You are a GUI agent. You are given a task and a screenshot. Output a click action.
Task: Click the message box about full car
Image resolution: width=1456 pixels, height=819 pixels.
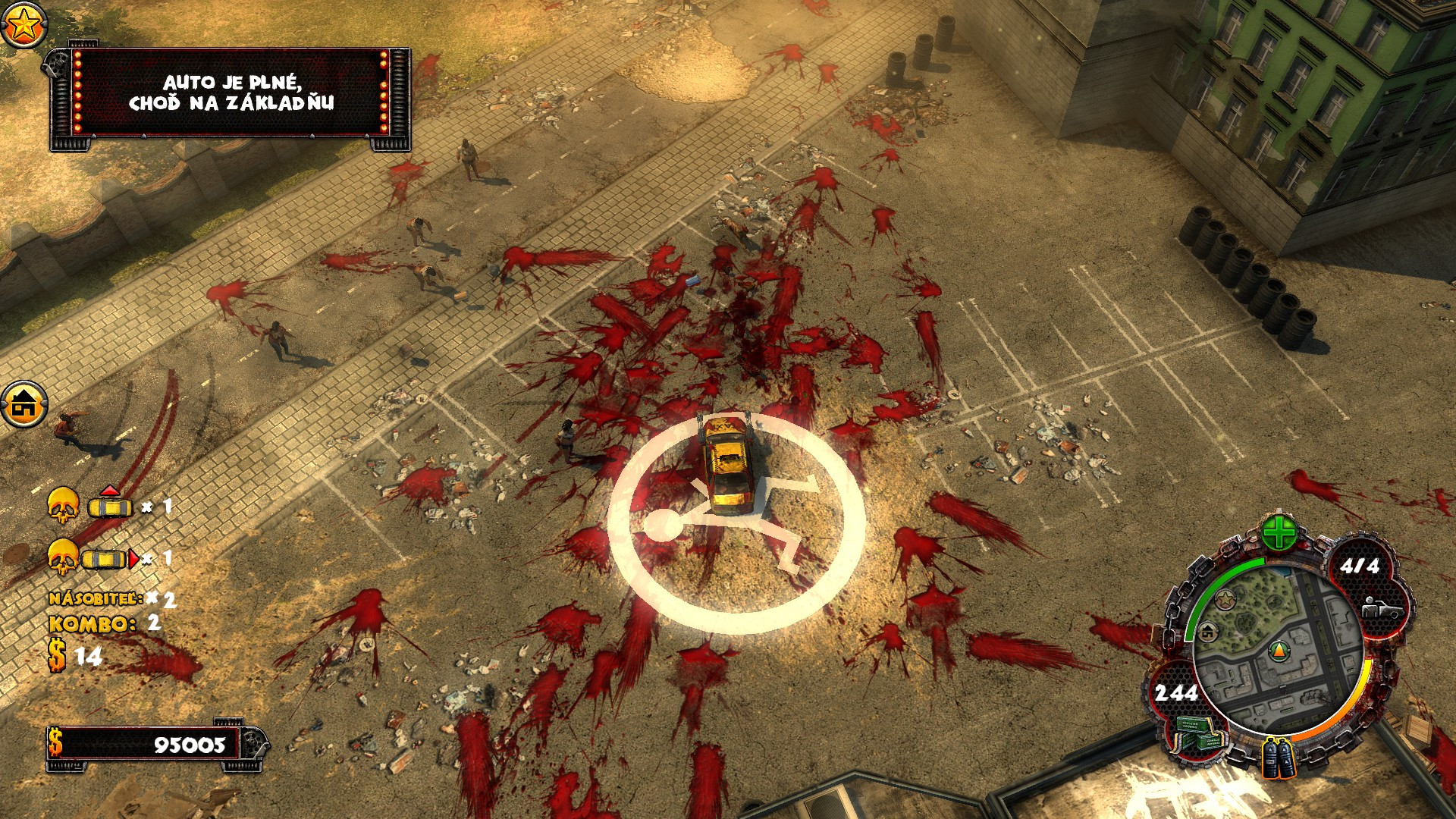231,94
